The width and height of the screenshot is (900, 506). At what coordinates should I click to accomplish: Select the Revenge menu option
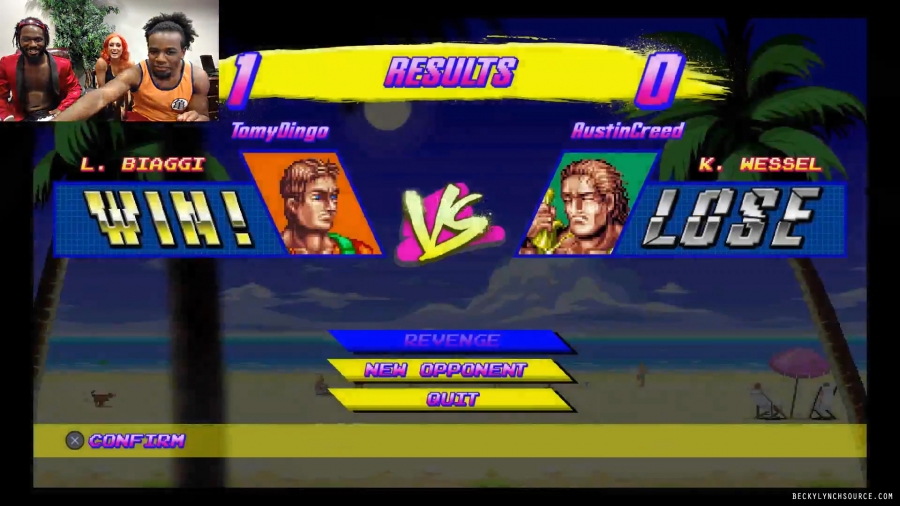point(451,341)
